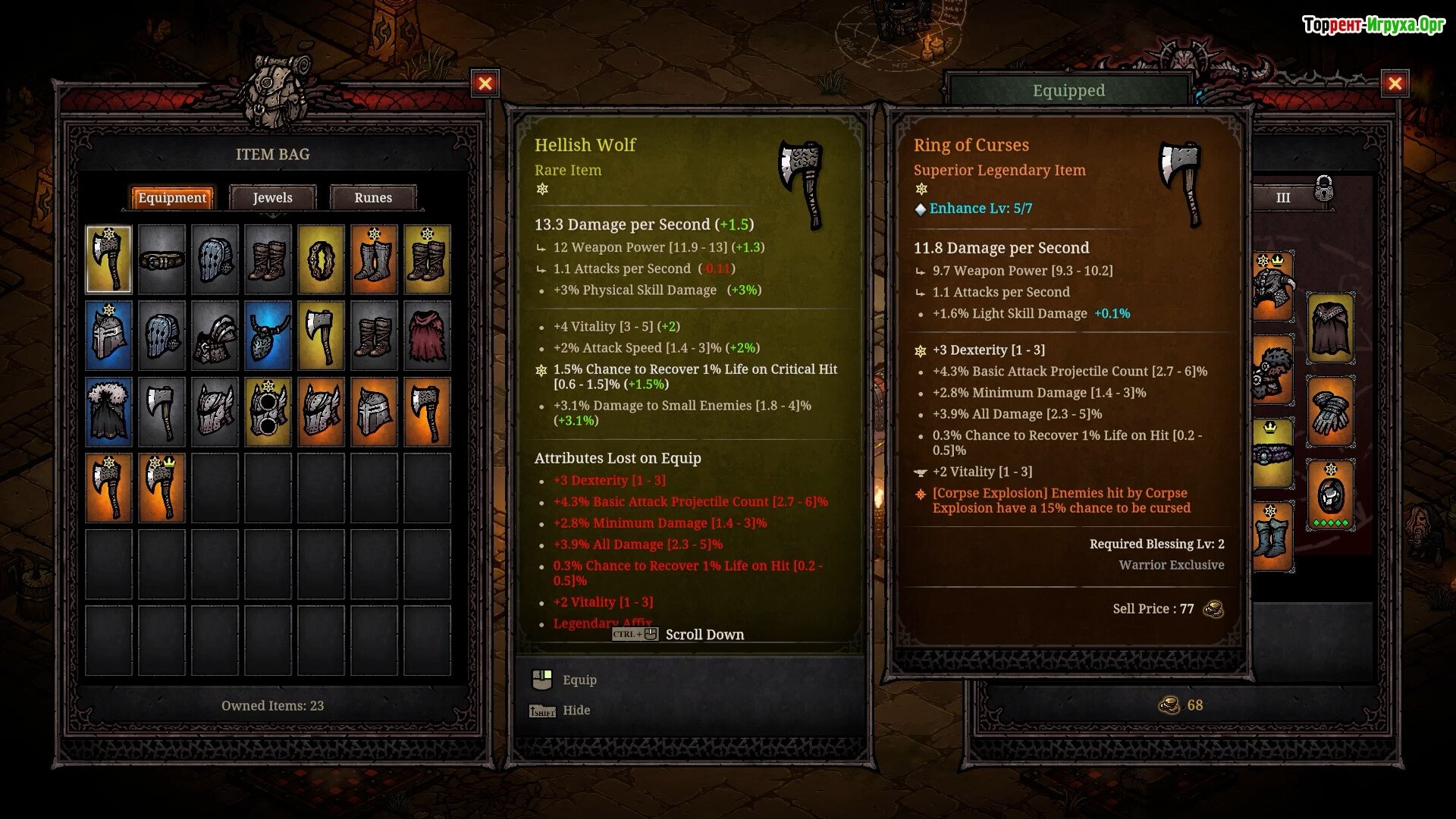
Task: Select the yellow goggles headgear item
Action: 268,412
